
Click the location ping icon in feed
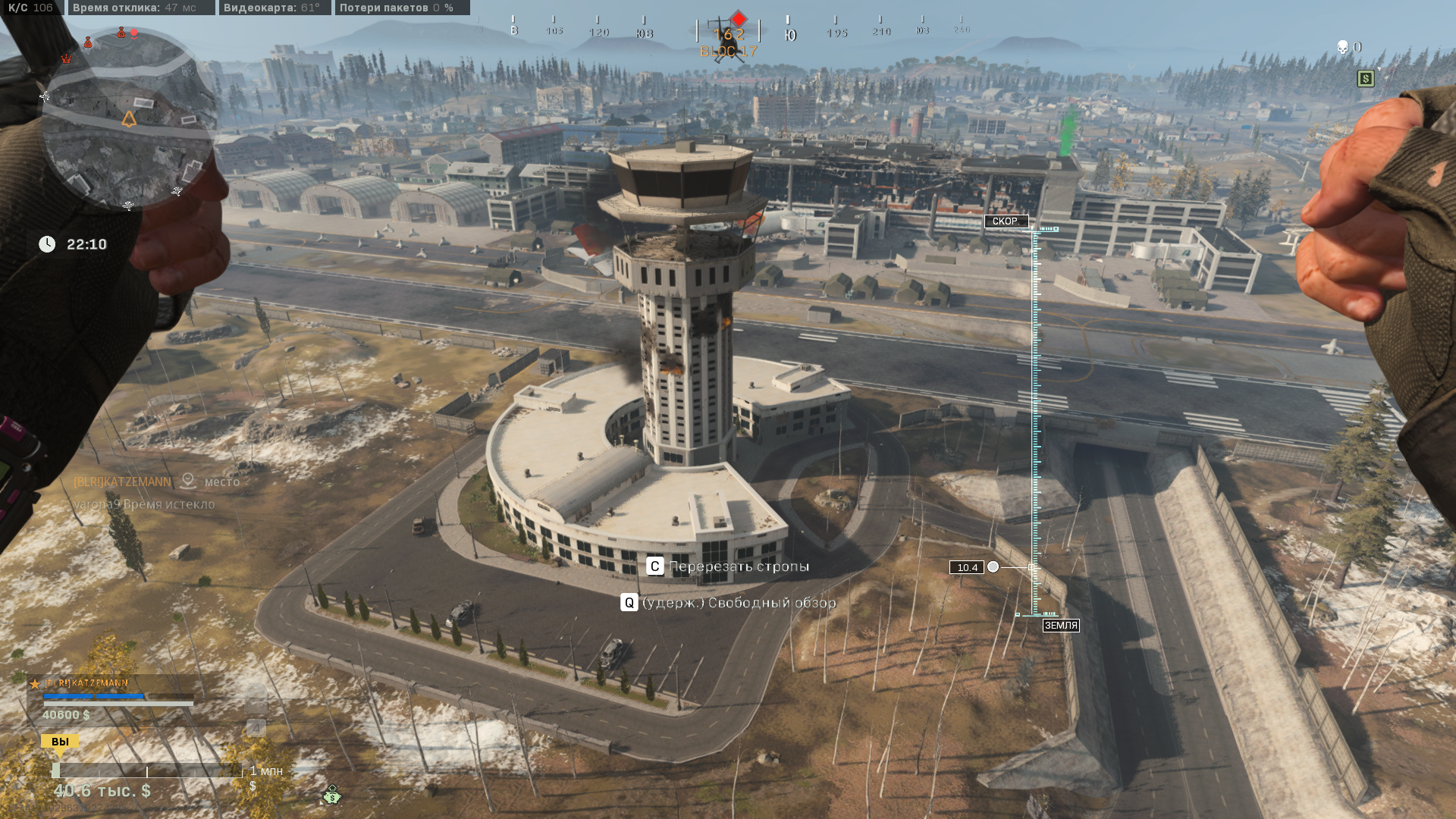tap(188, 481)
